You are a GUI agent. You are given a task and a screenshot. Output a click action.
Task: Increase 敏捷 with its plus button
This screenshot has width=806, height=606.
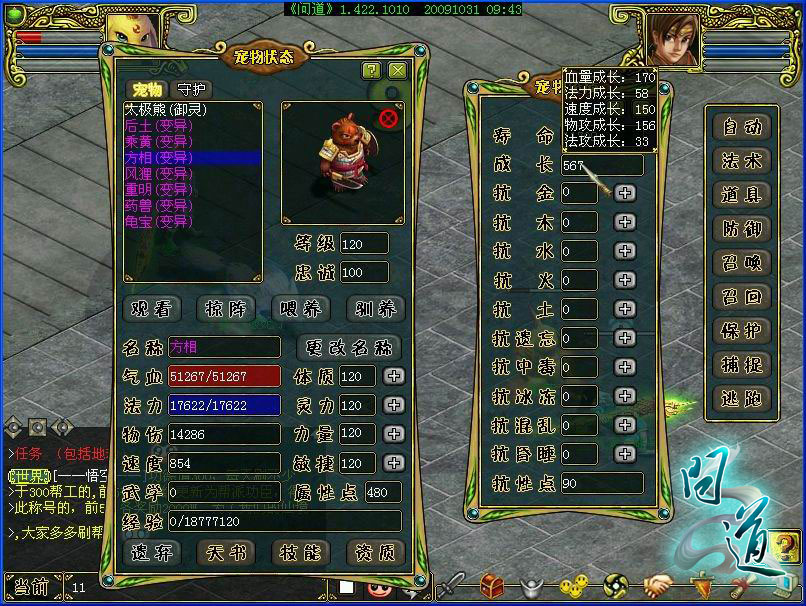(394, 464)
